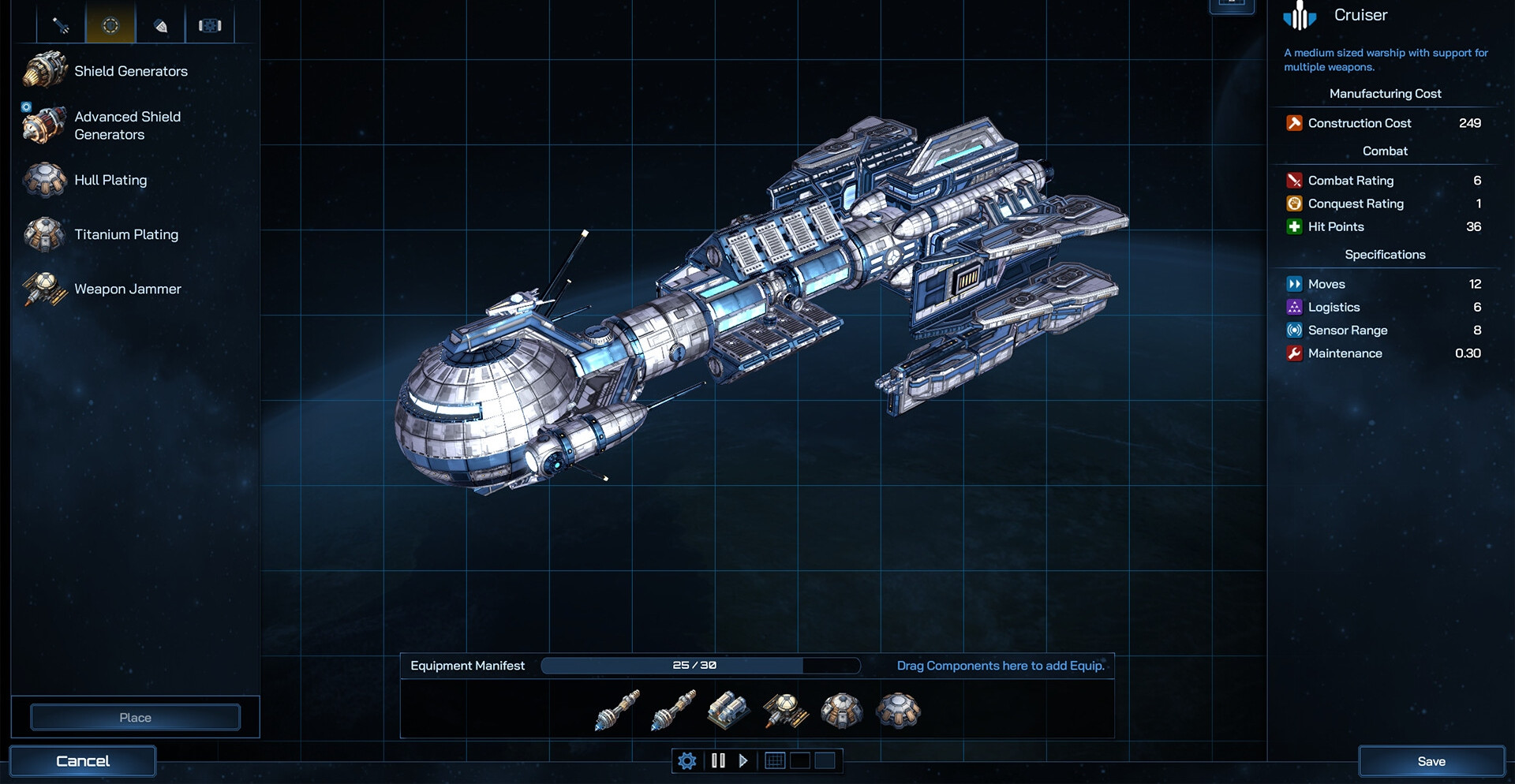
Task: Select Shield Generators from the component list
Action: pyautogui.click(x=130, y=71)
